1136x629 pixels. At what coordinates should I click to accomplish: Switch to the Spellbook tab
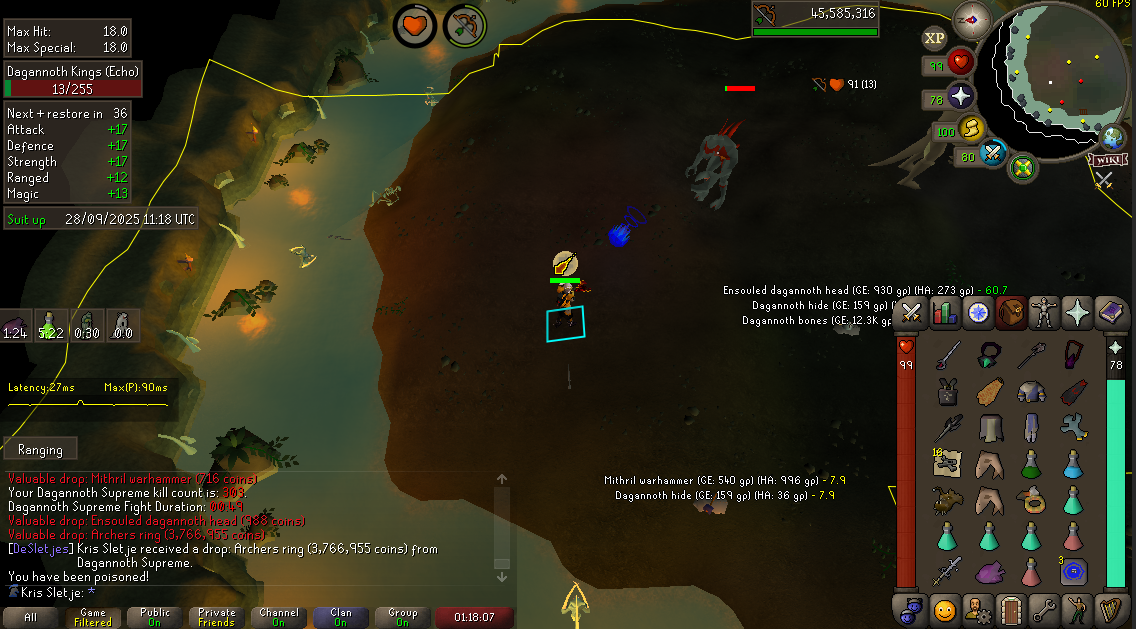(x=1110, y=313)
